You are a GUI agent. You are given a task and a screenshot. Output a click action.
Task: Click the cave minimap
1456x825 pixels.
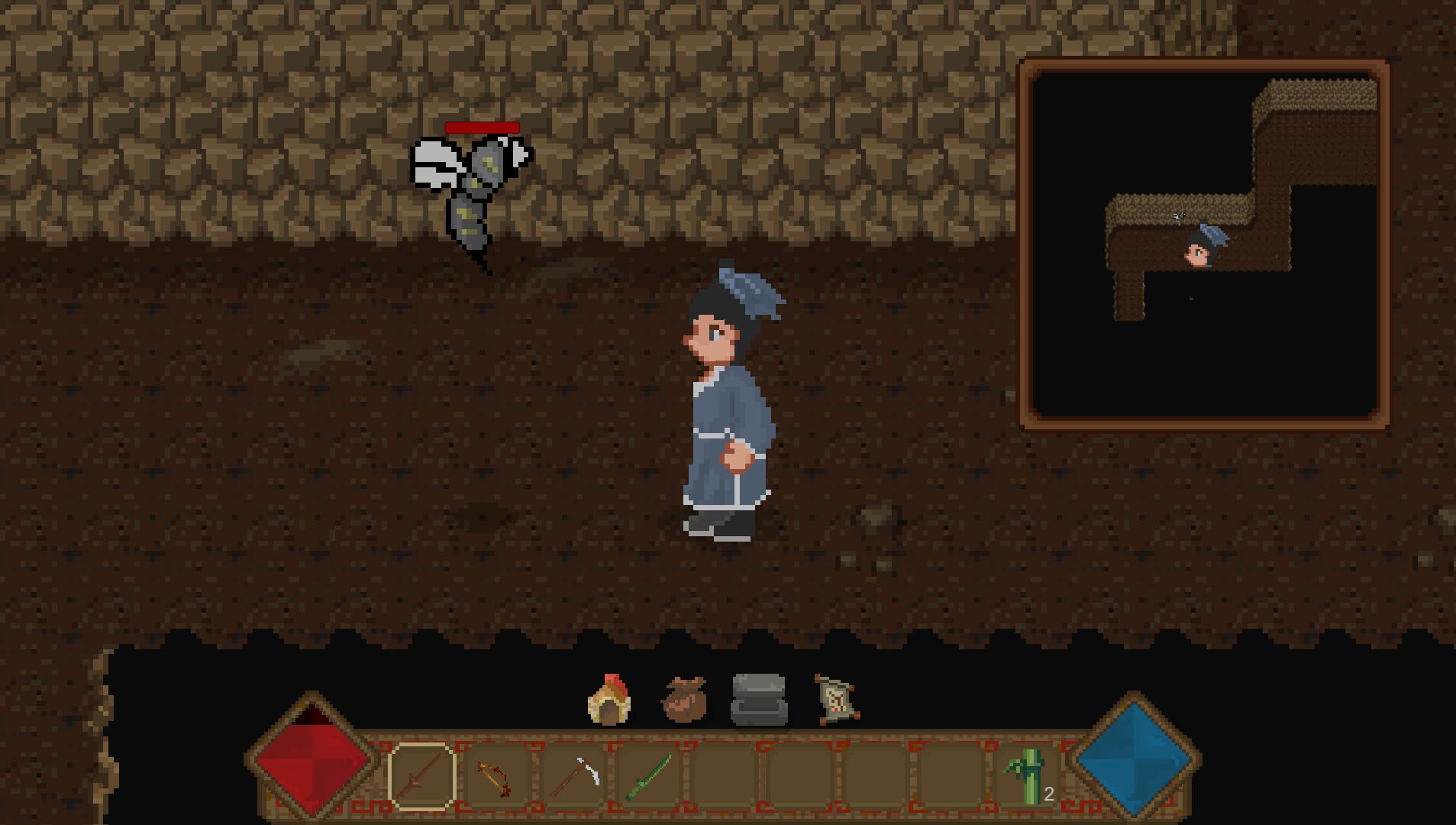1204,244
